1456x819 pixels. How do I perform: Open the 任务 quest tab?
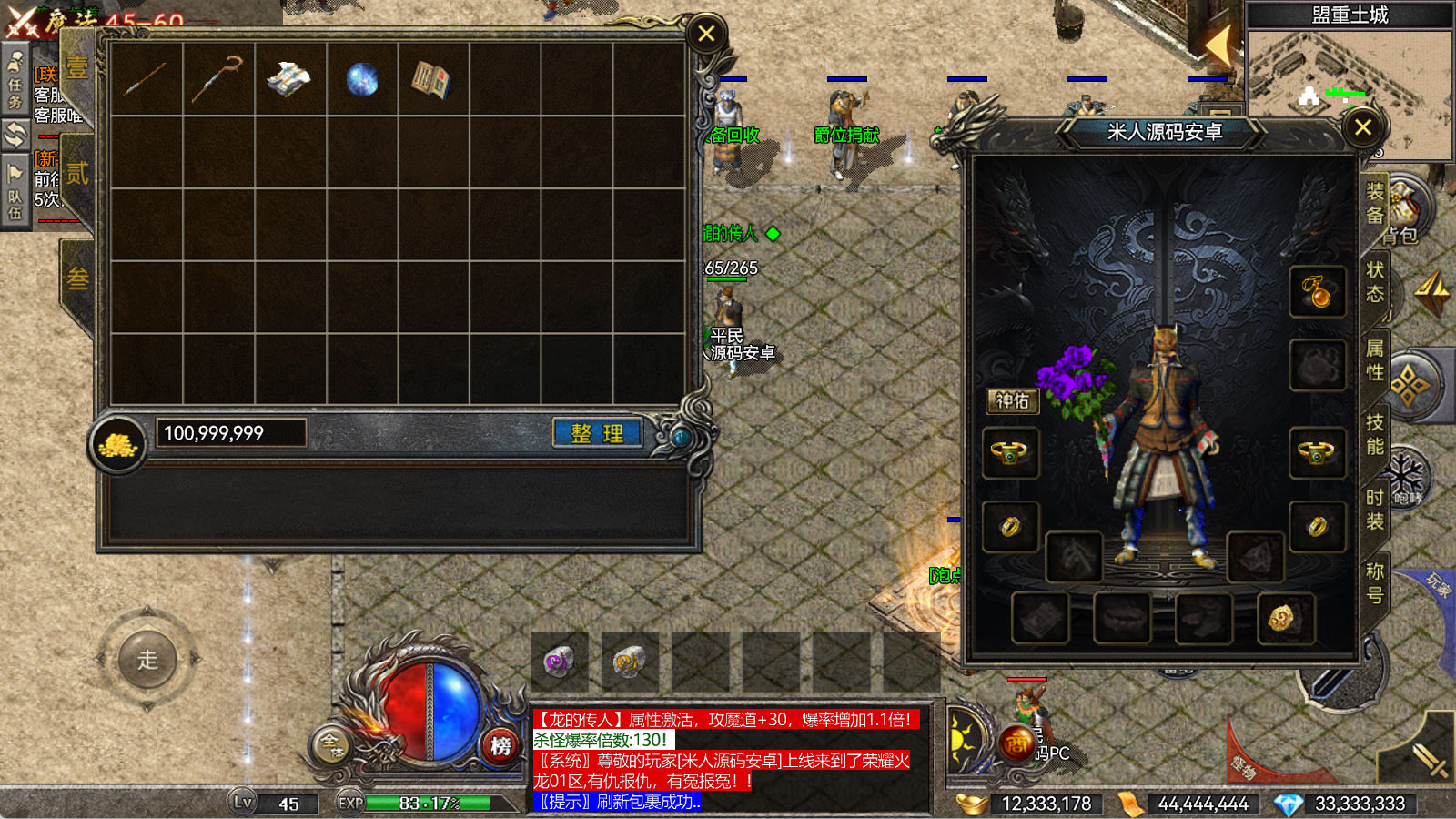coord(15,82)
